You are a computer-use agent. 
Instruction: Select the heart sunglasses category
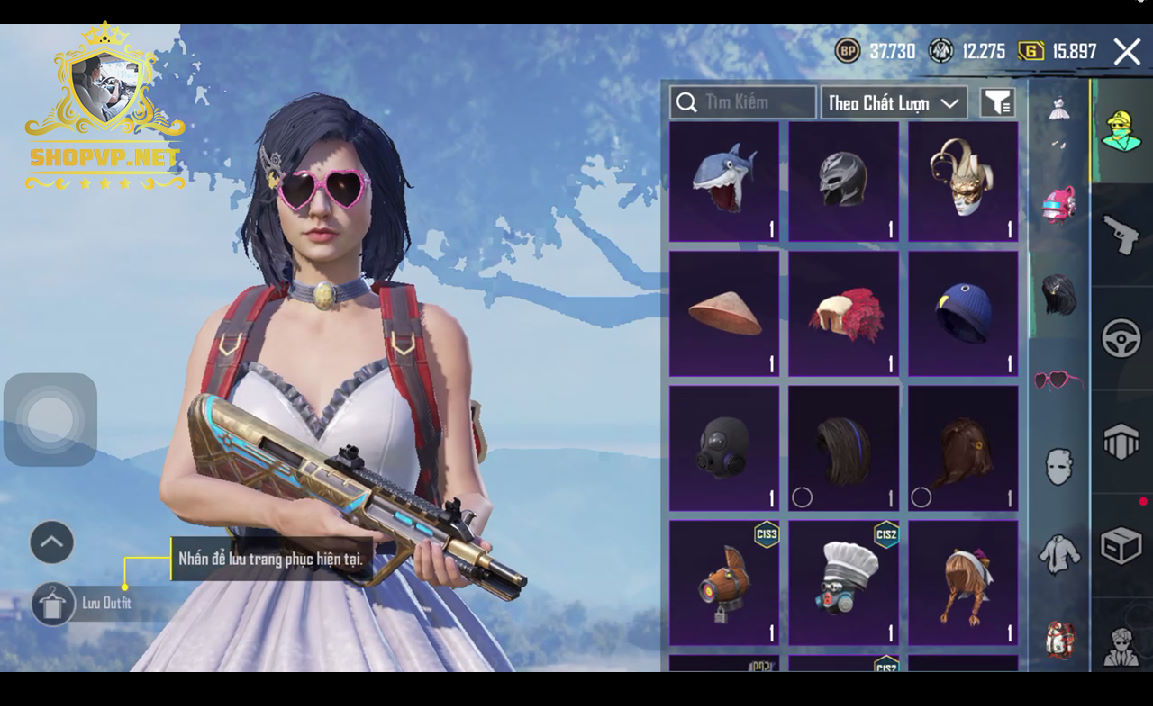(1058, 380)
